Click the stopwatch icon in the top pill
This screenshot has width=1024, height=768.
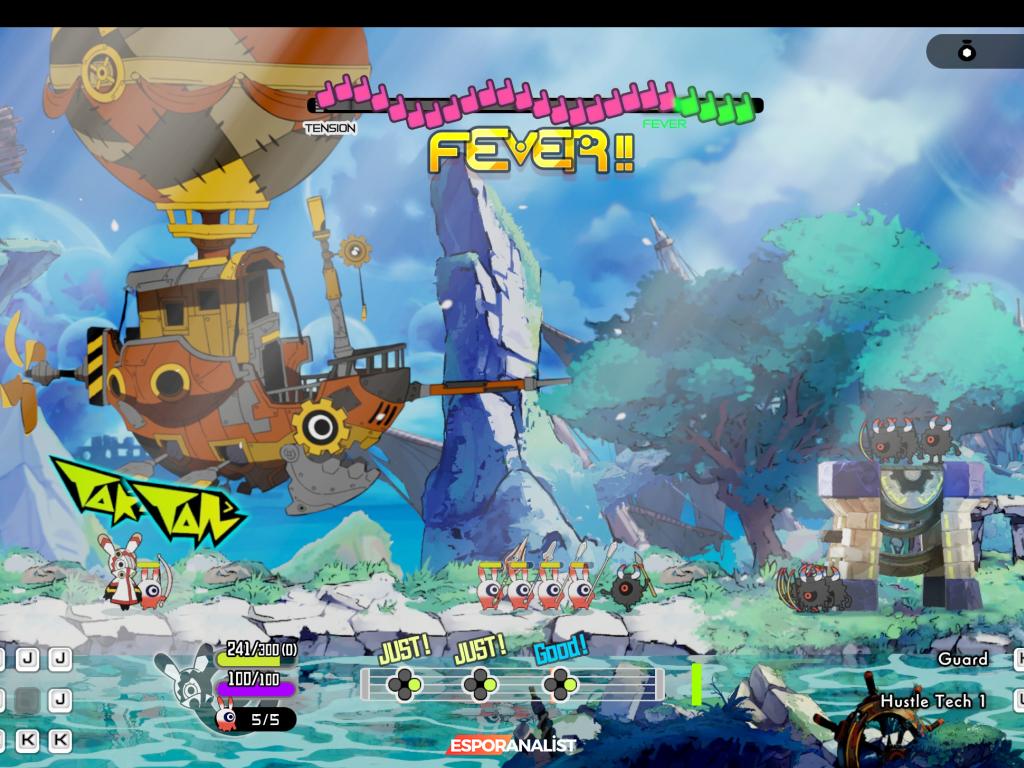coord(967,52)
